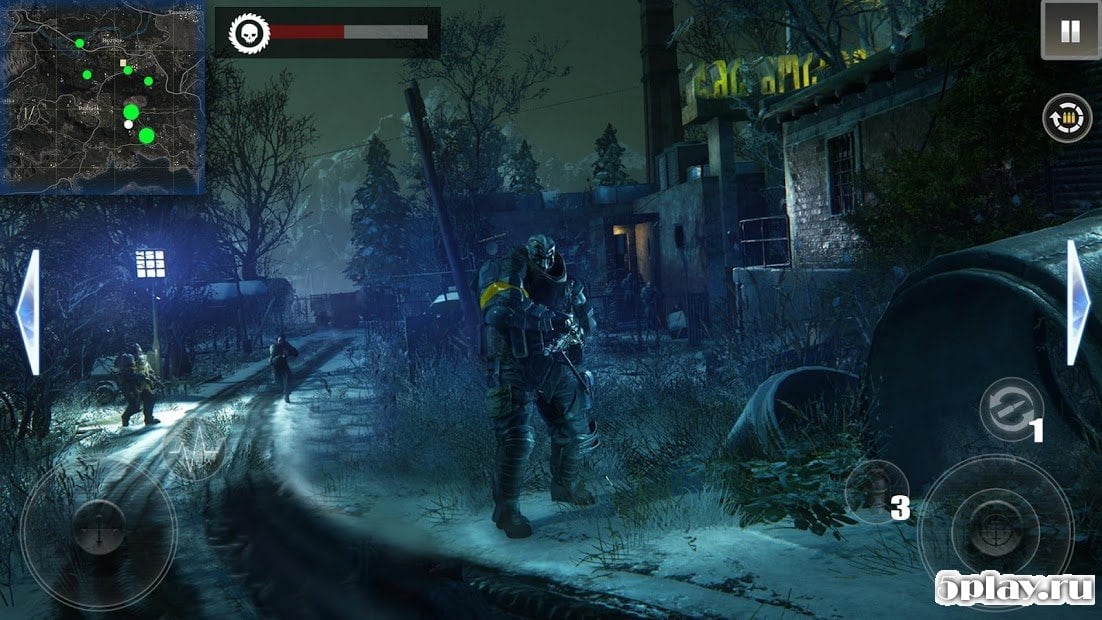Use the single-bullet swap icon
The image size is (1102, 620).
[x=1010, y=409]
